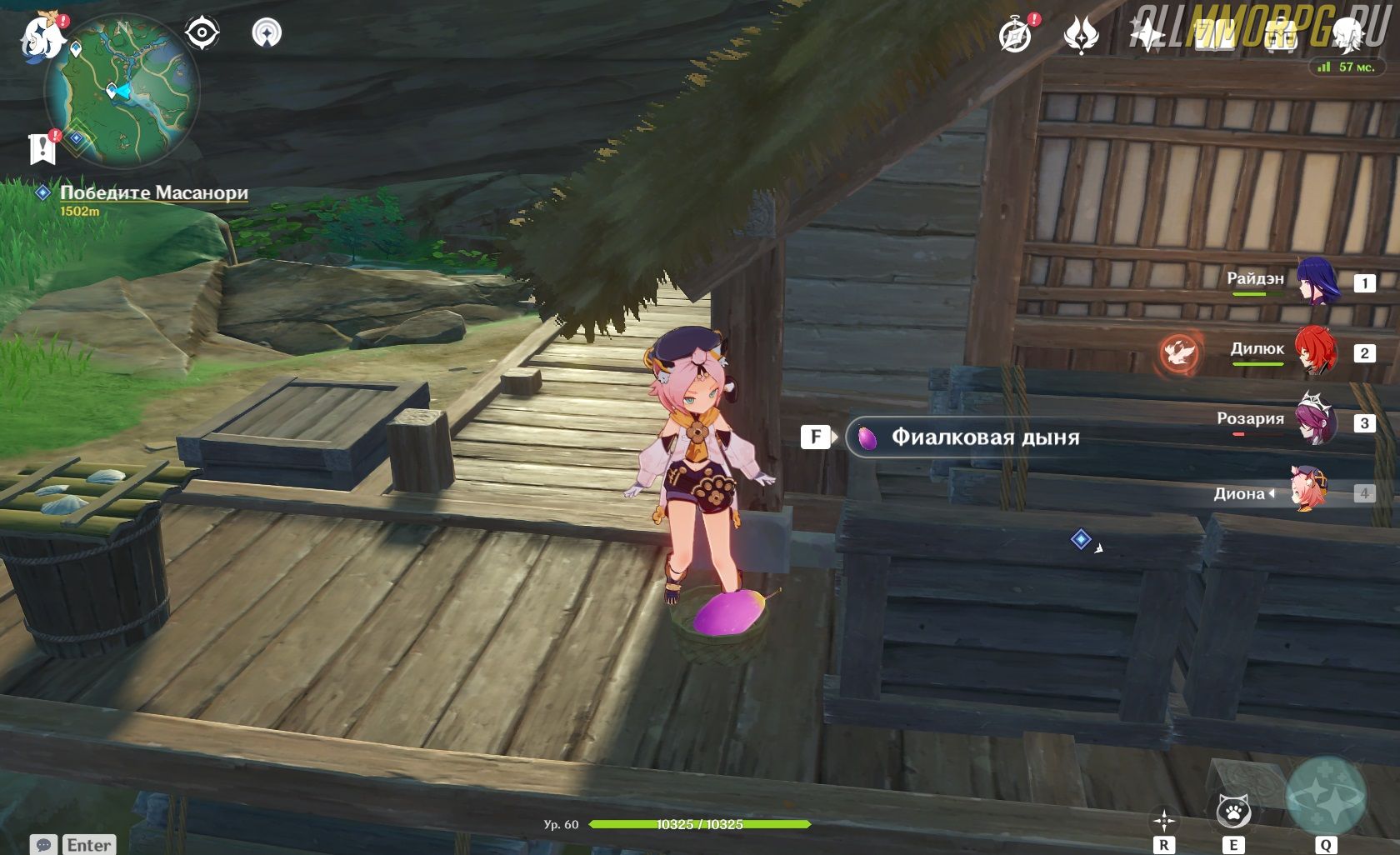
Task: Open the winged battle pass icon
Action: pyautogui.click(x=1081, y=35)
